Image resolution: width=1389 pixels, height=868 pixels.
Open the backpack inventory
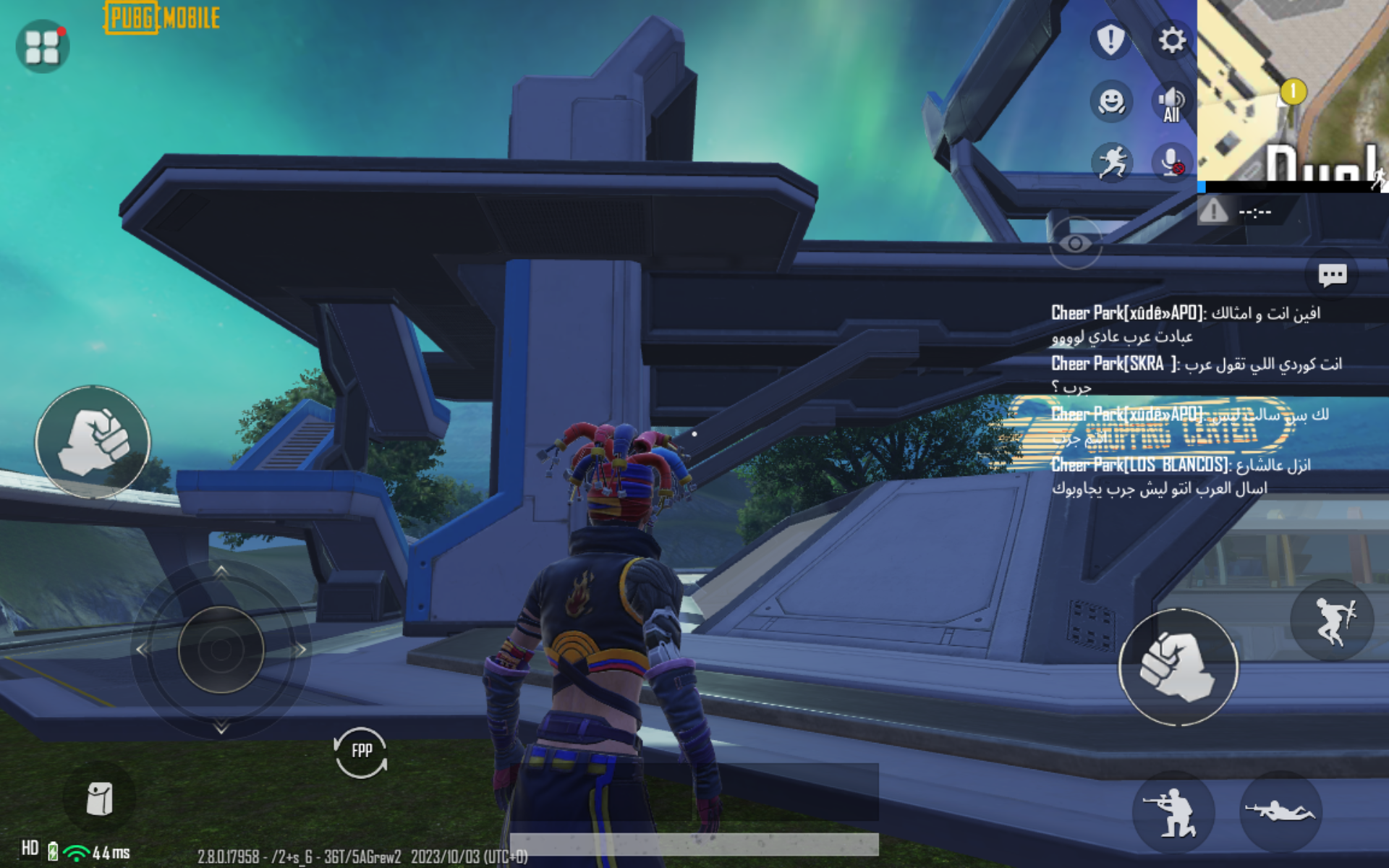[100, 799]
